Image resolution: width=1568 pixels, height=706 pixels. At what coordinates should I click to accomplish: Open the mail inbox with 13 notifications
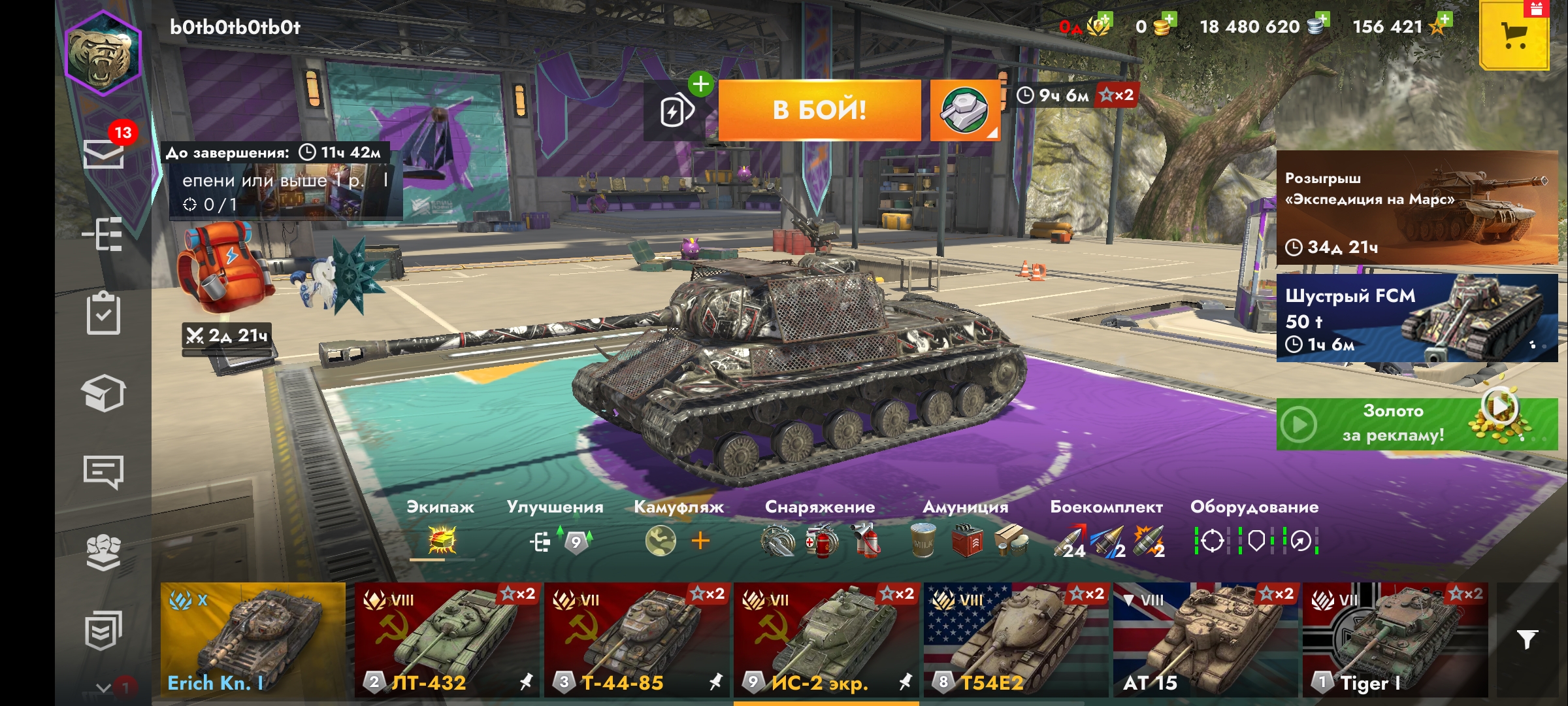pyautogui.click(x=104, y=153)
